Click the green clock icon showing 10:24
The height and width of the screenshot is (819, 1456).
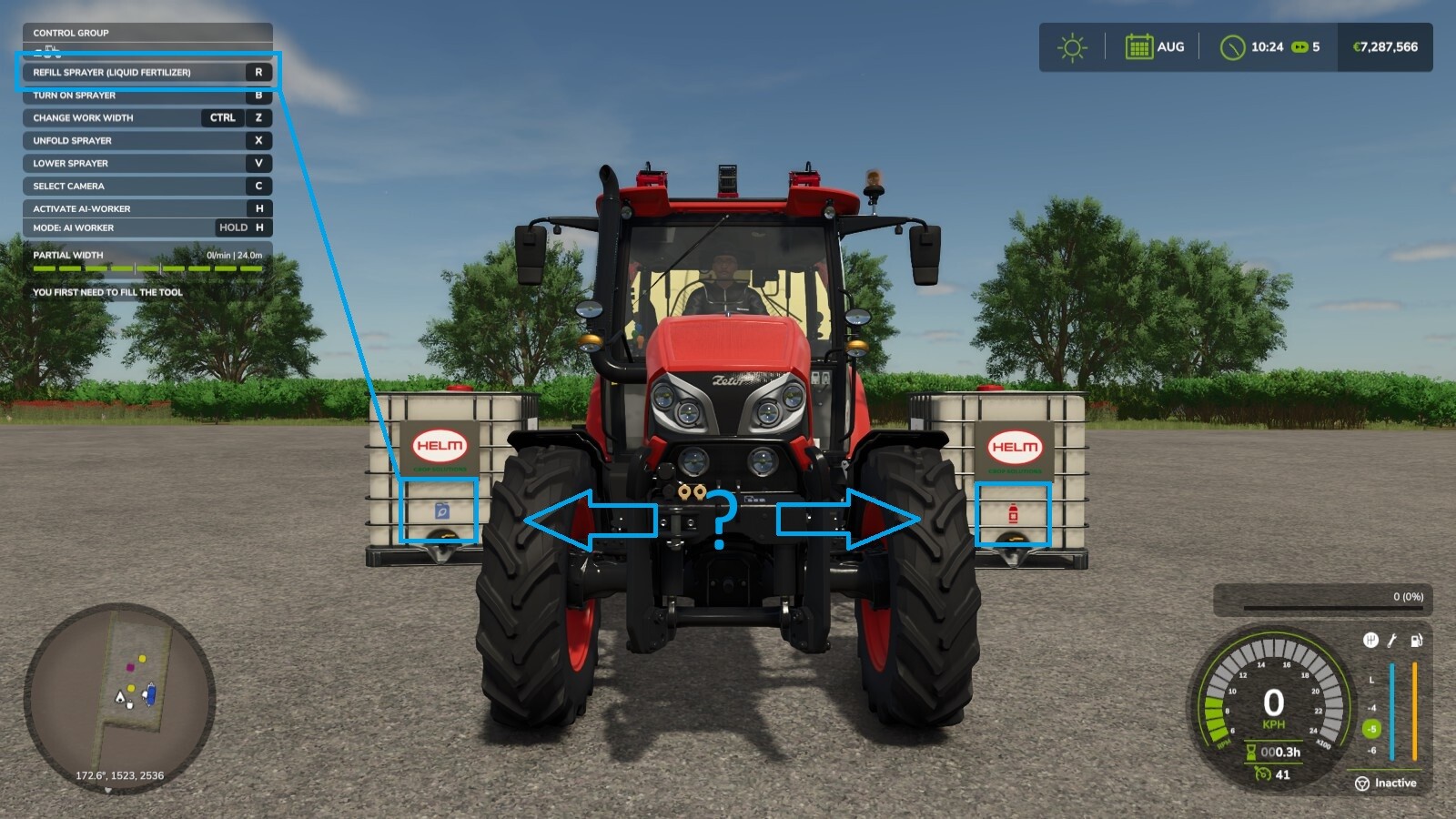click(1234, 47)
